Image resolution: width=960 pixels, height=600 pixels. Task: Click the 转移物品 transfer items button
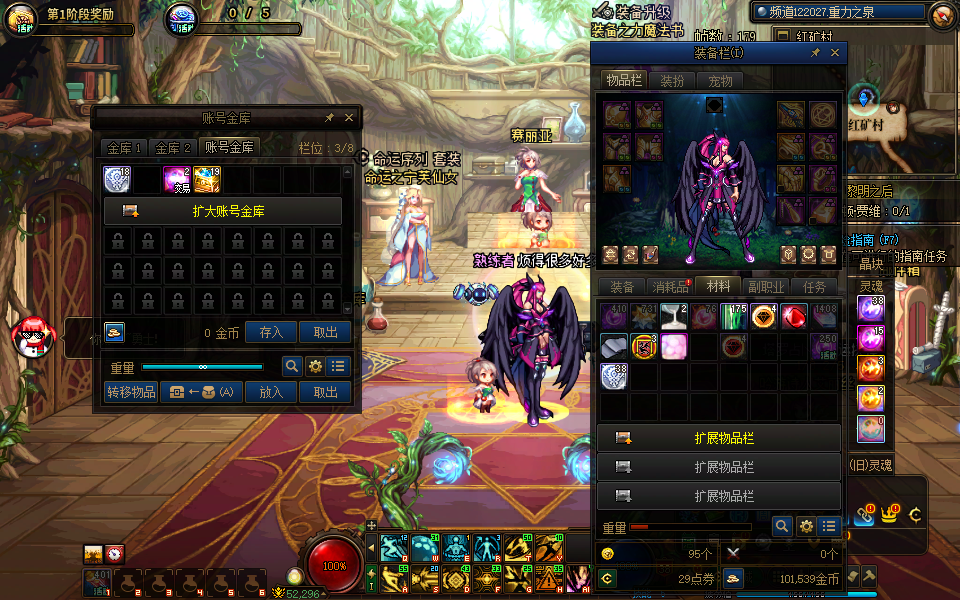pos(131,392)
